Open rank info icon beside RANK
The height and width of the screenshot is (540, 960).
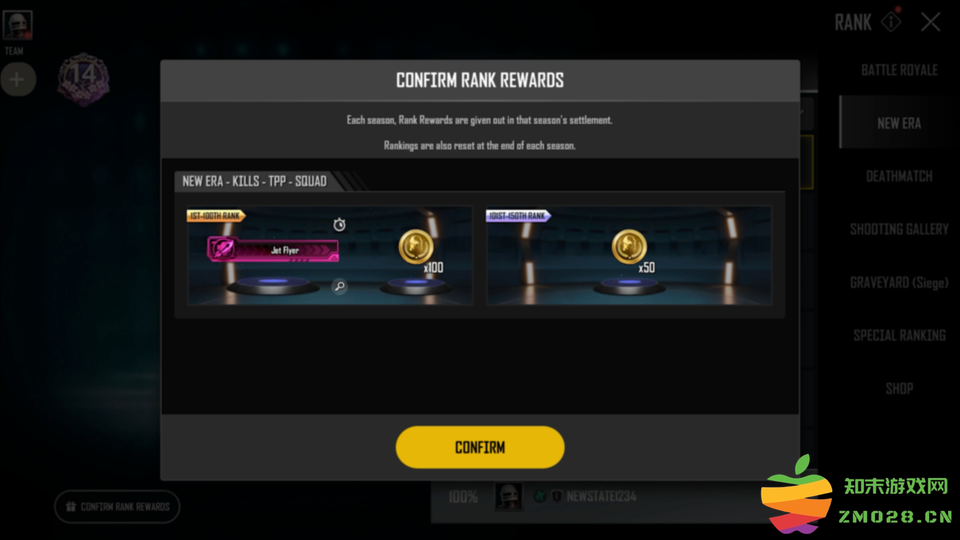point(890,21)
